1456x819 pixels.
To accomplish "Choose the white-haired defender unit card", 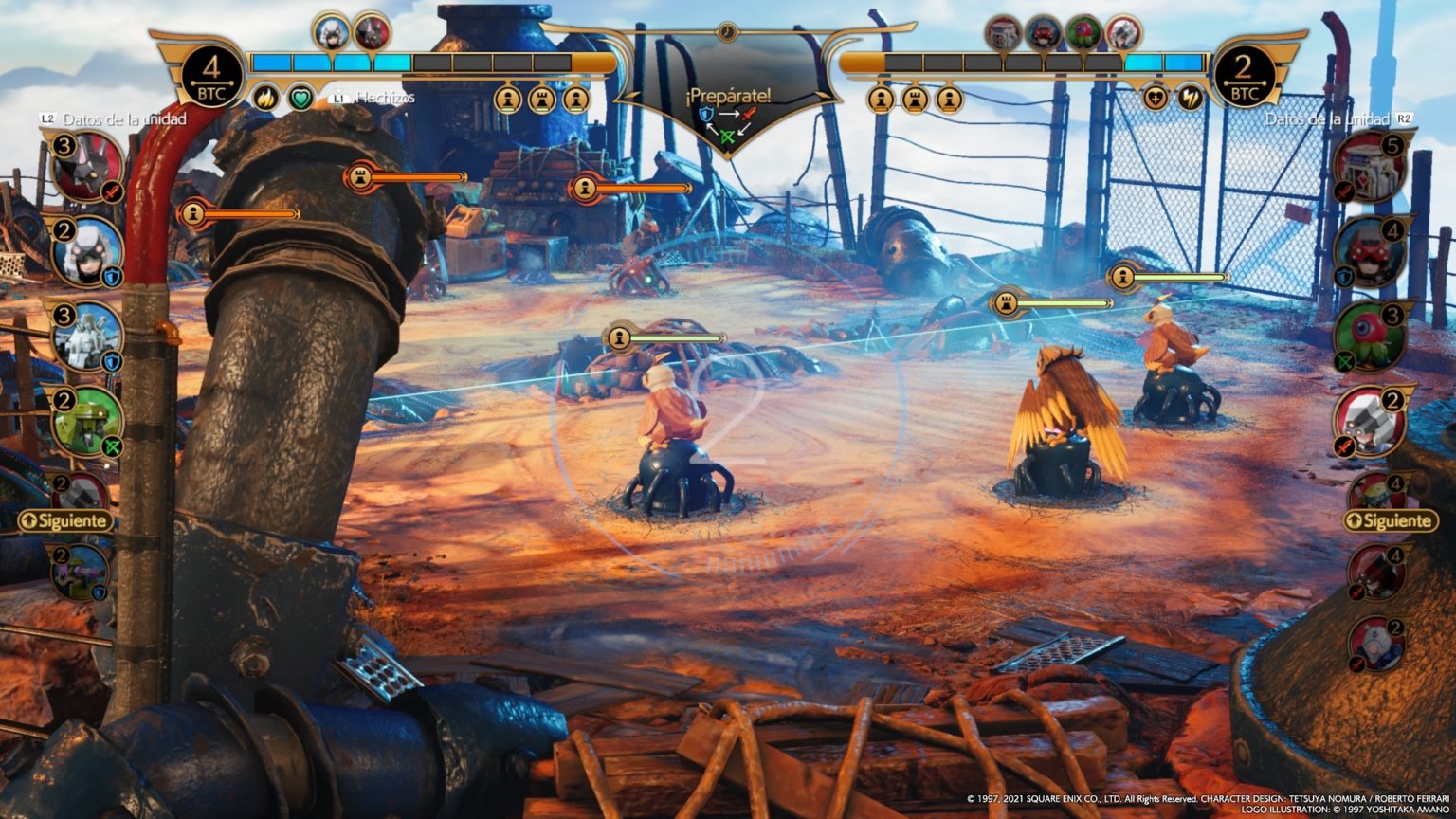I will (86, 252).
